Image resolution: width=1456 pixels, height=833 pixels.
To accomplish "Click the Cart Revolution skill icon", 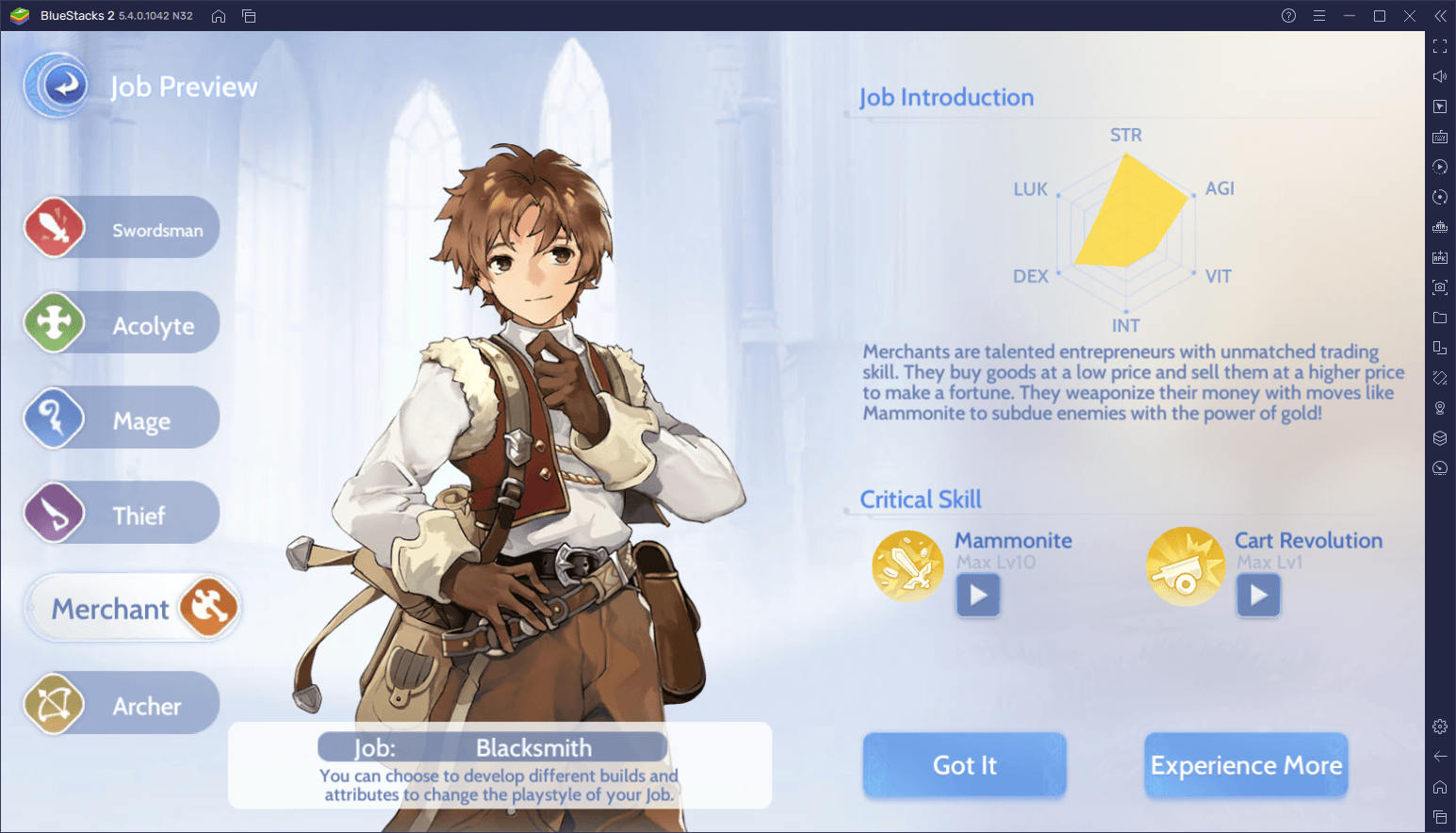I will point(1186,565).
